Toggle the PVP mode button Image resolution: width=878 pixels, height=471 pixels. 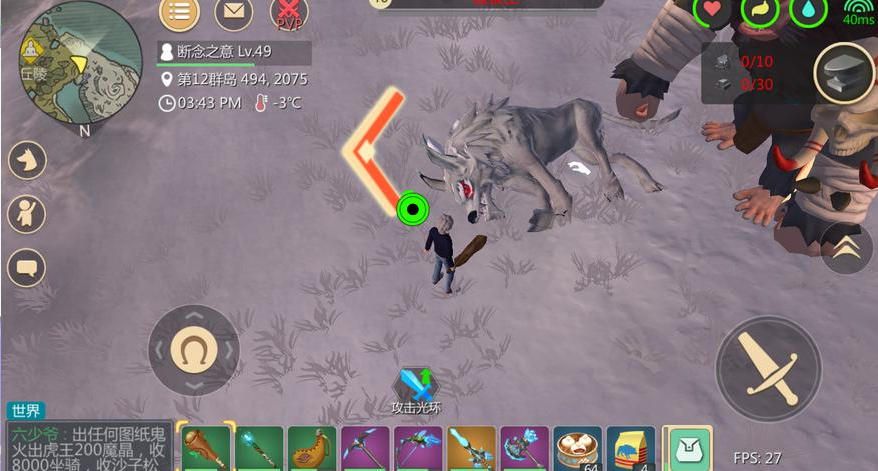coord(288,12)
